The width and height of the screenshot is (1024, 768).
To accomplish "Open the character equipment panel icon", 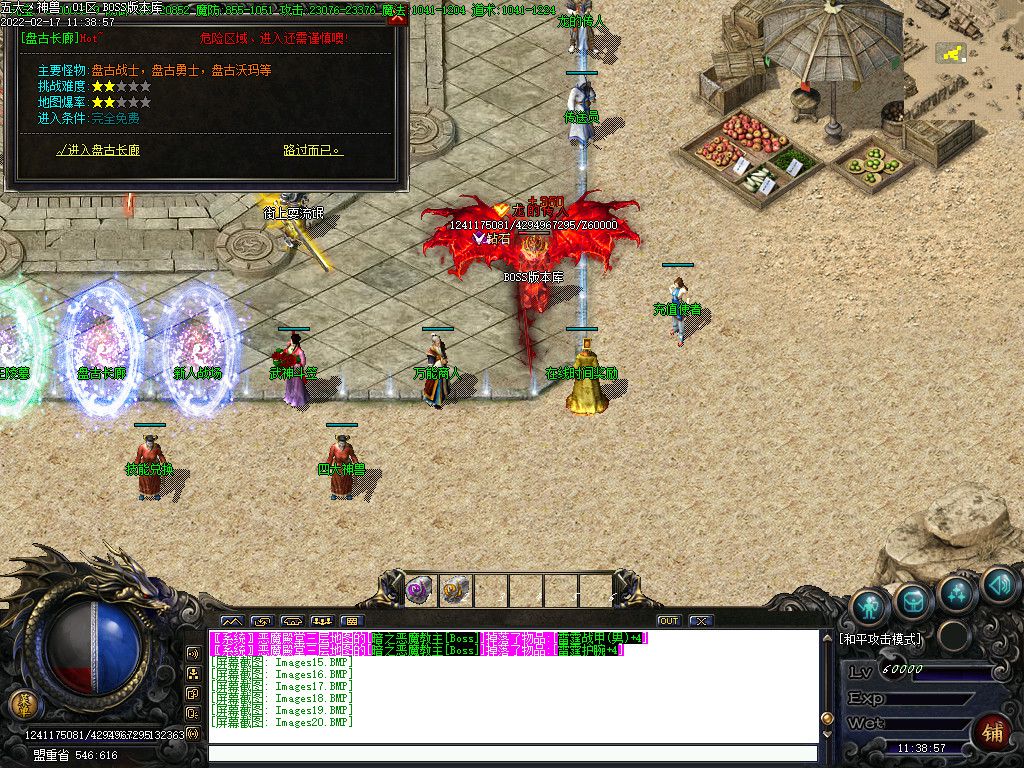I will click(871, 606).
